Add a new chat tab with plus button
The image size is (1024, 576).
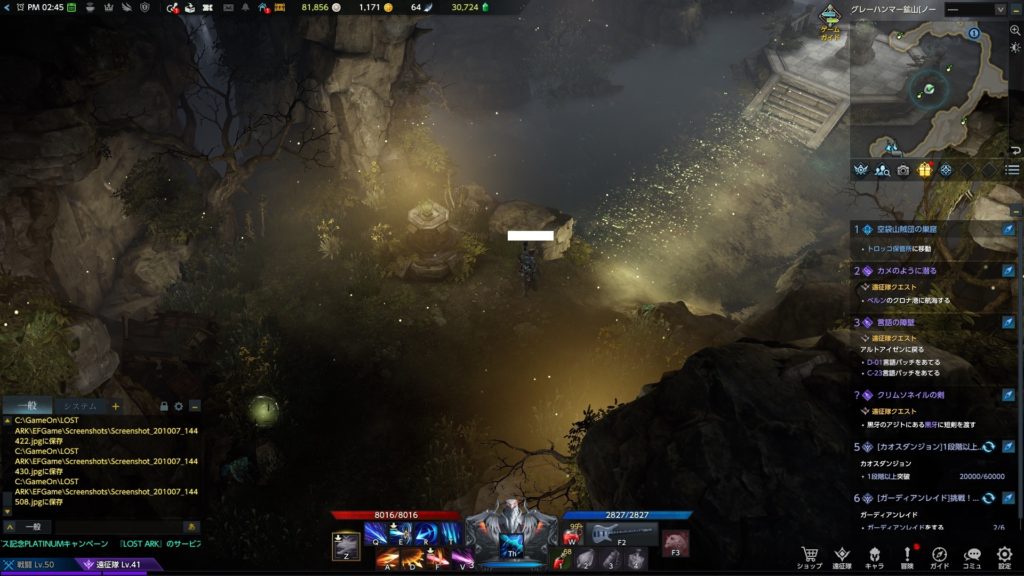tap(116, 406)
